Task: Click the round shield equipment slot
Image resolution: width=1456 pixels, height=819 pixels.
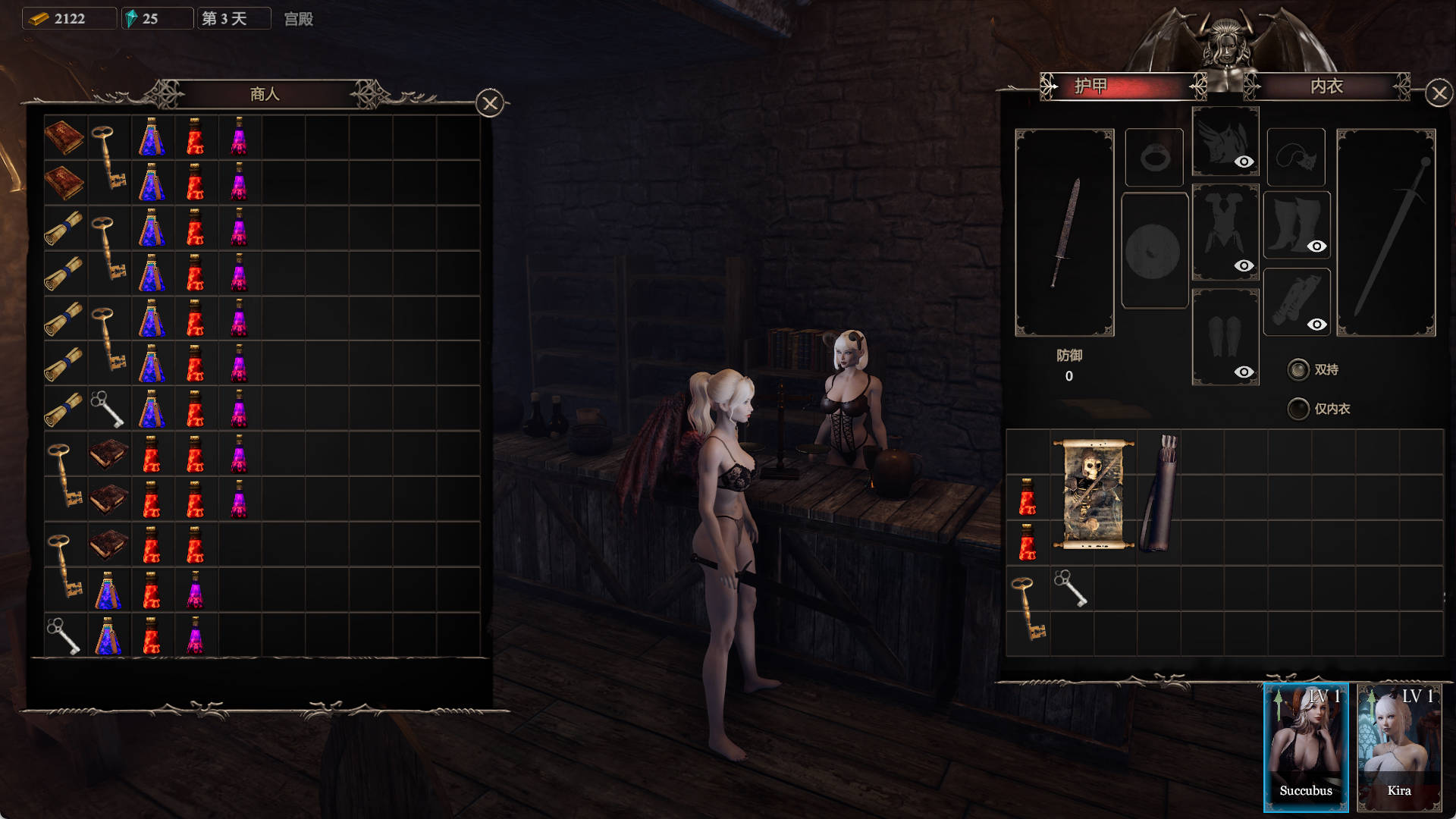Action: click(1153, 251)
